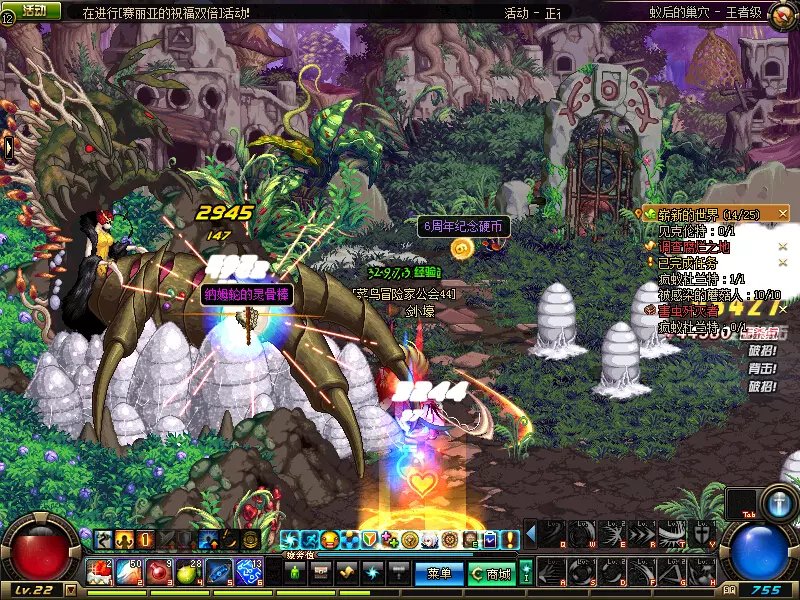This screenshot has height=600, width=800.
Task: Use the blue rune scroll in slot 6
Action: (248, 573)
